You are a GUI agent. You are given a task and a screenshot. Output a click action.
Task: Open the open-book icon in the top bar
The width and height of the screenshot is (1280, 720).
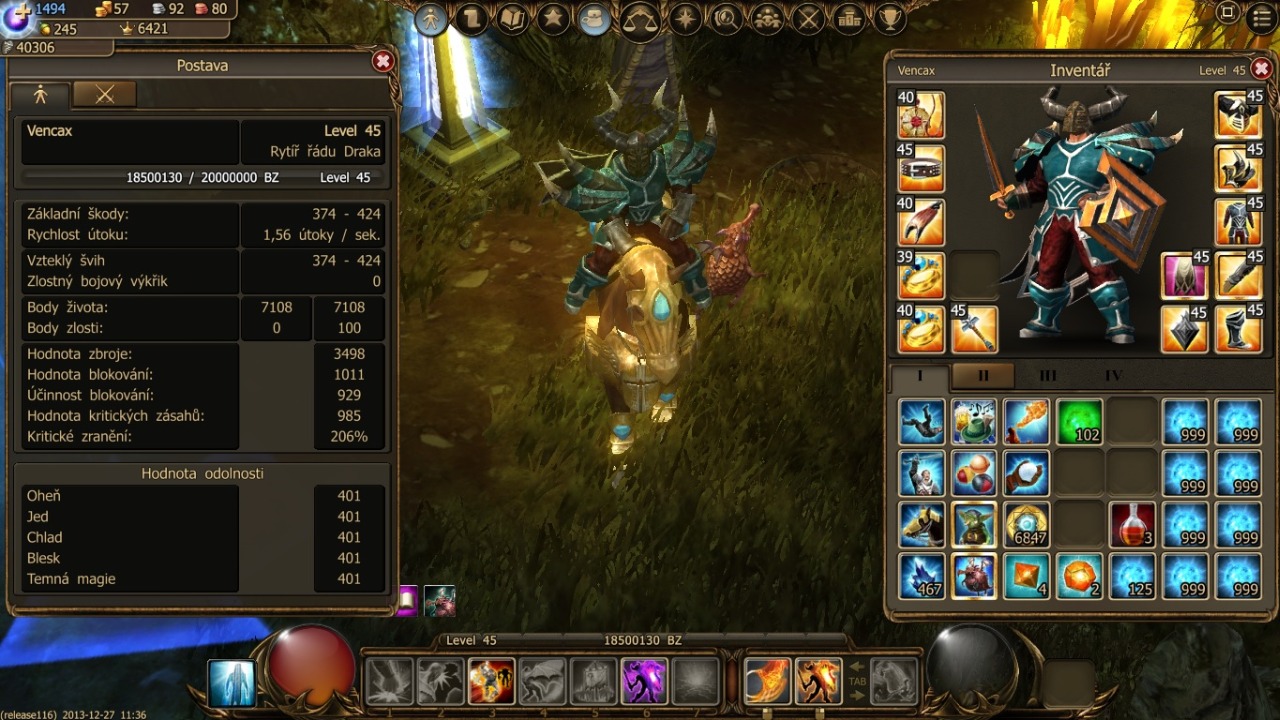513,19
